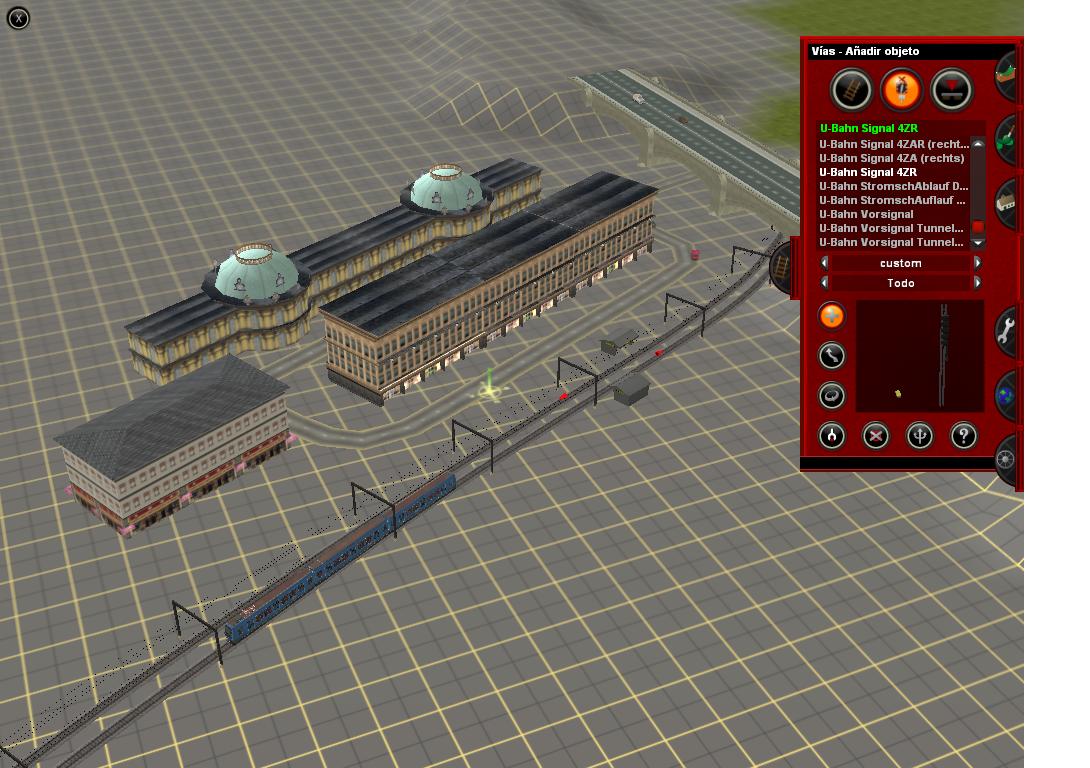
Task: Activate the delete object X button
Action: point(876,436)
